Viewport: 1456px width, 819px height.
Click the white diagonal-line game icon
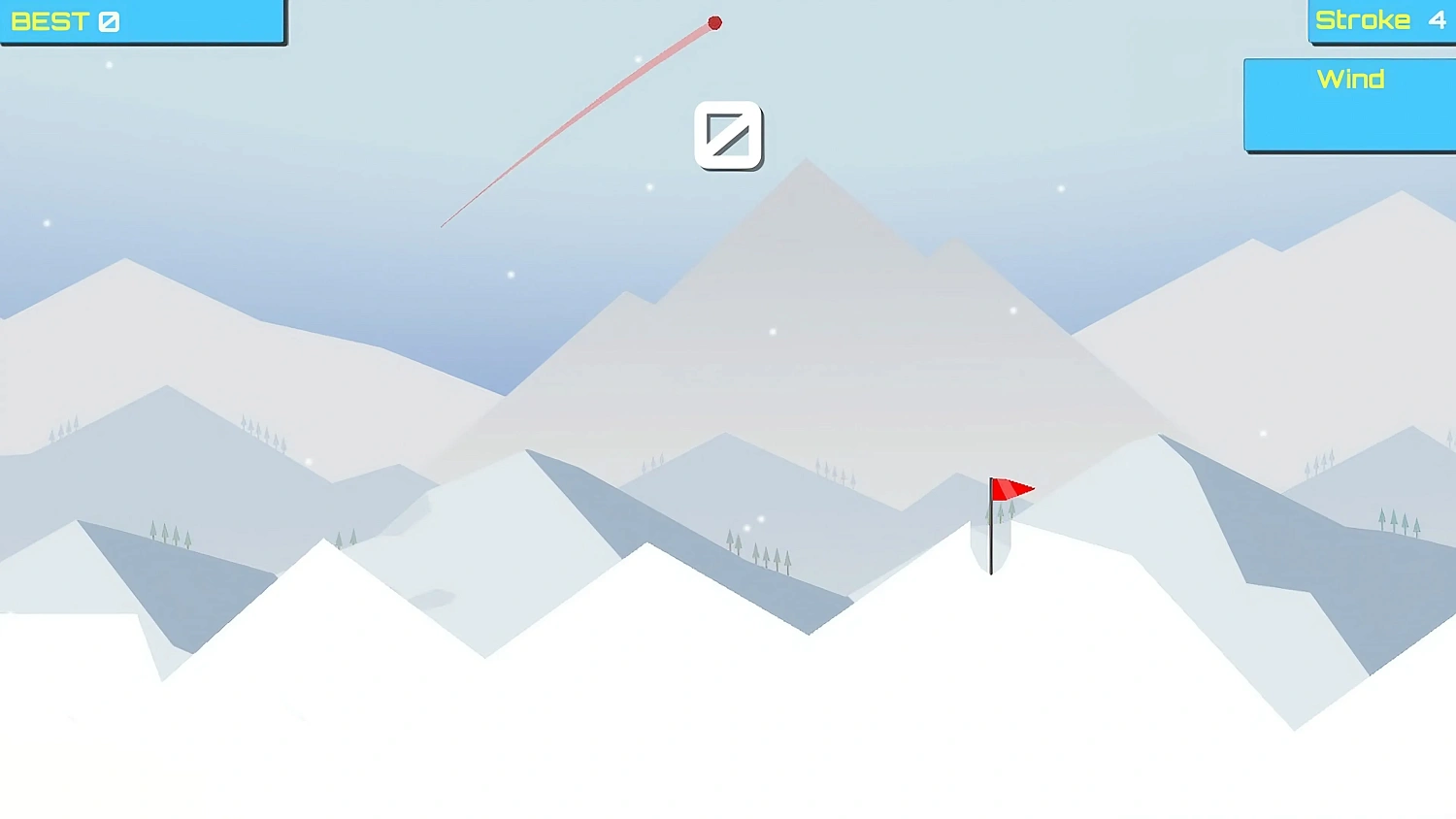[x=729, y=136]
